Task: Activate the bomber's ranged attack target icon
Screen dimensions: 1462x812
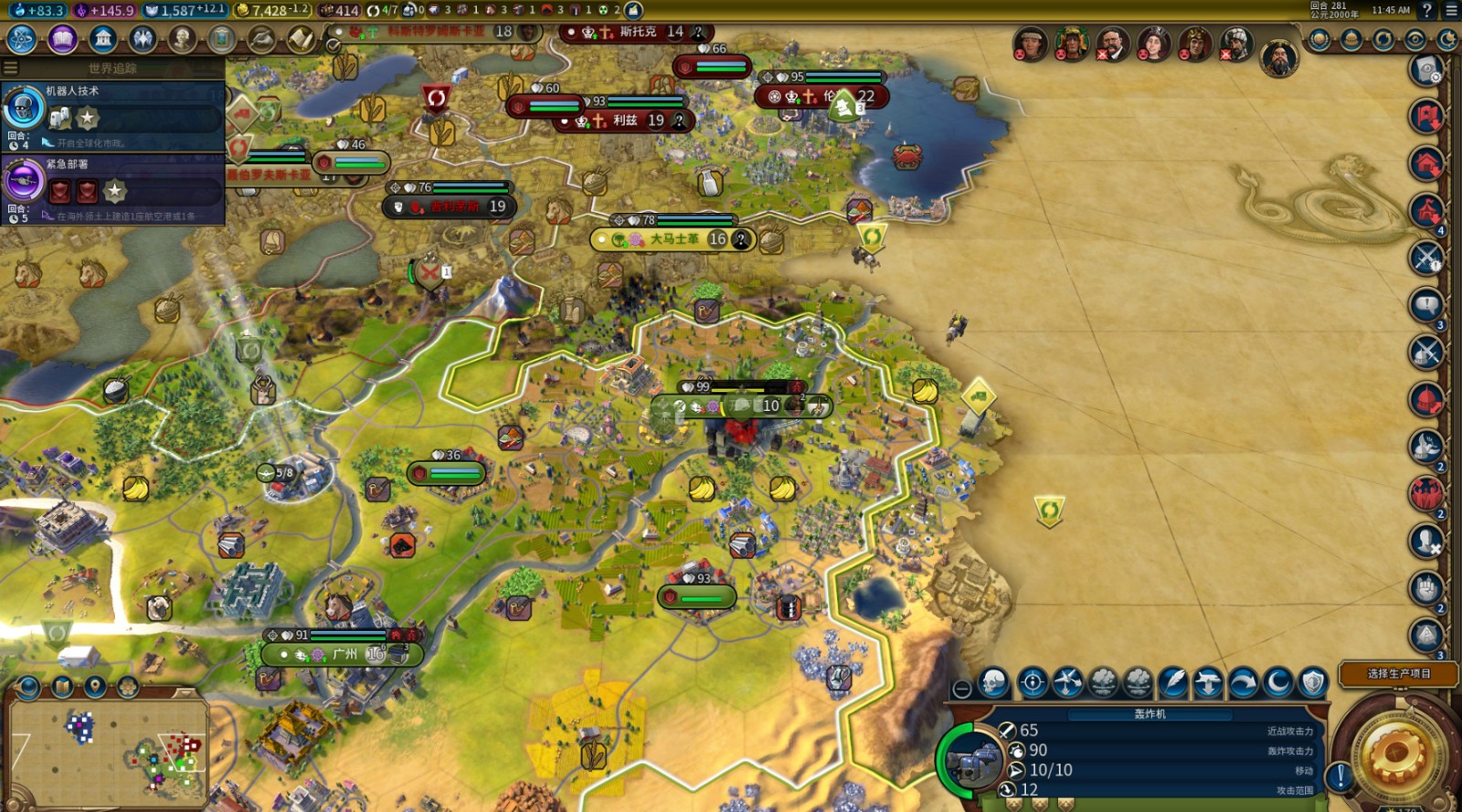Action: tap(1033, 682)
